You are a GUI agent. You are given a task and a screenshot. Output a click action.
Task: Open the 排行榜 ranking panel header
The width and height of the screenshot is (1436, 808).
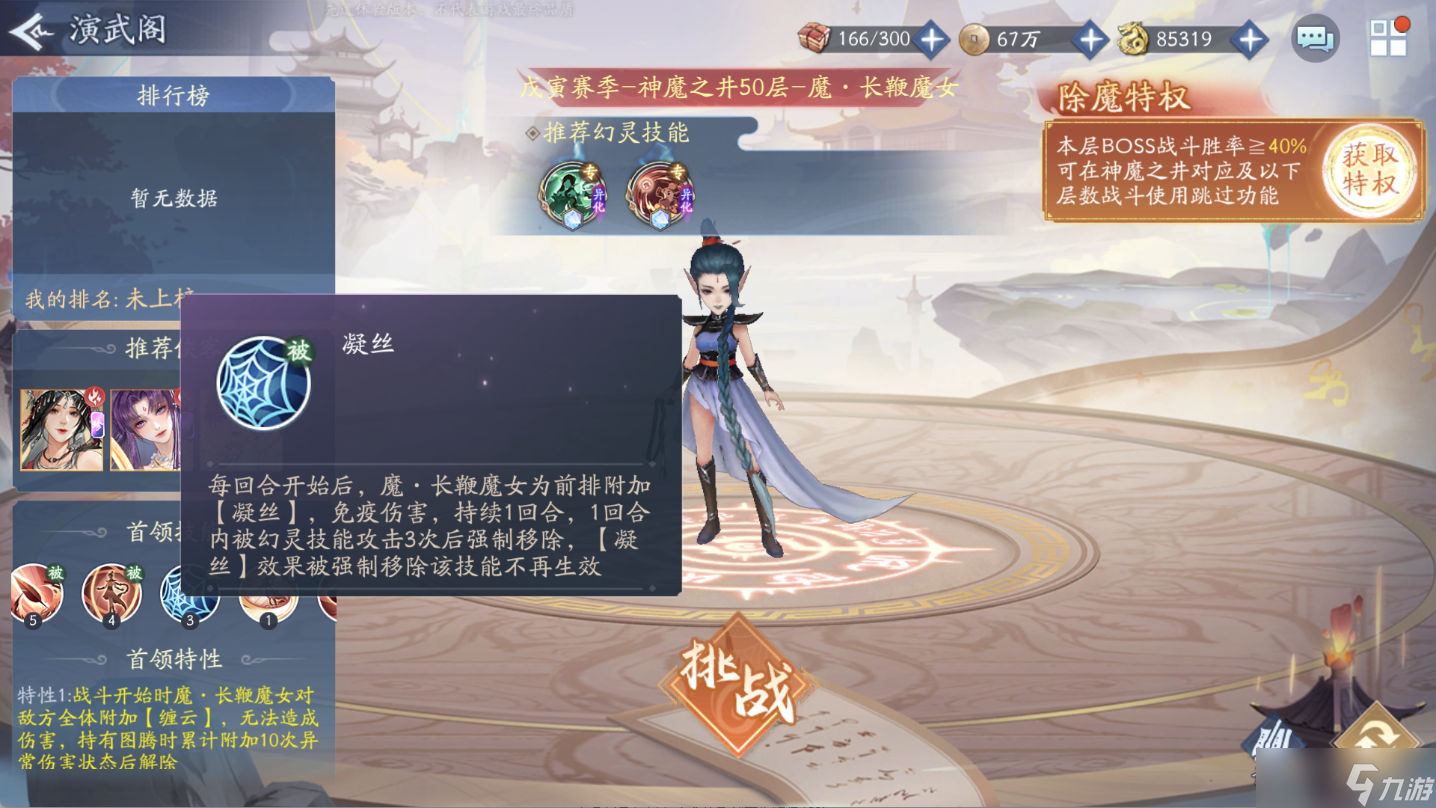(172, 95)
